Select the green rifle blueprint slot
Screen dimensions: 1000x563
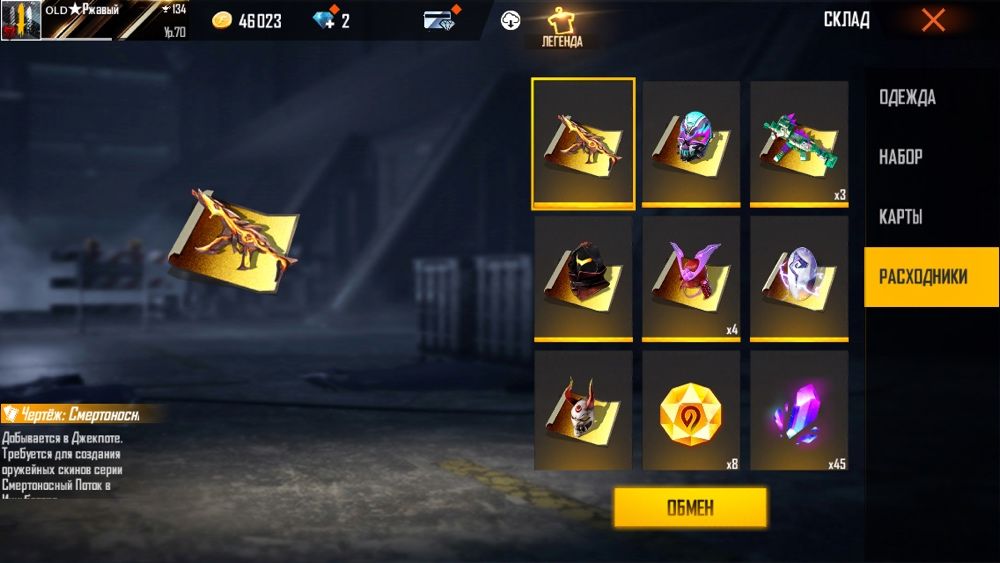click(x=799, y=143)
